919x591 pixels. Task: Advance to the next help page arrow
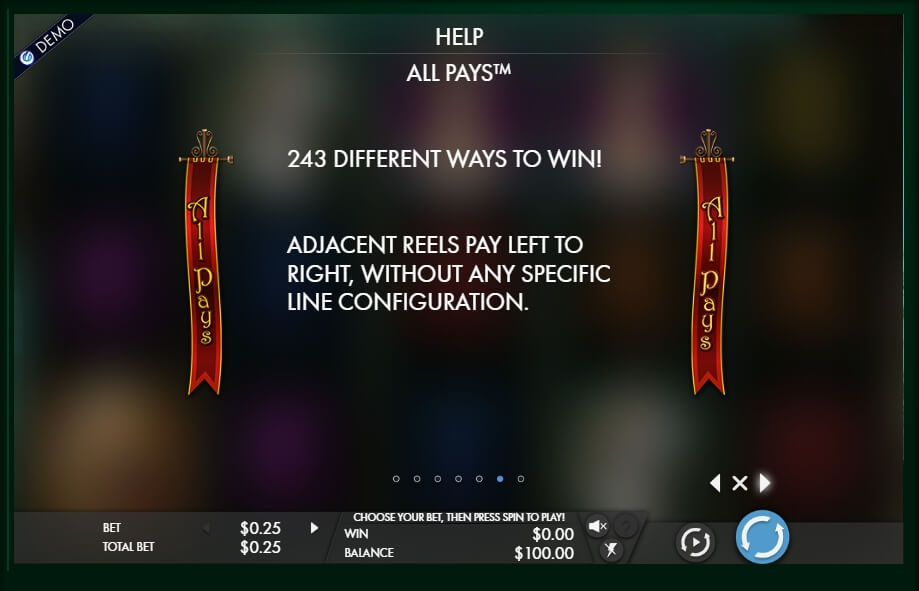click(x=765, y=484)
